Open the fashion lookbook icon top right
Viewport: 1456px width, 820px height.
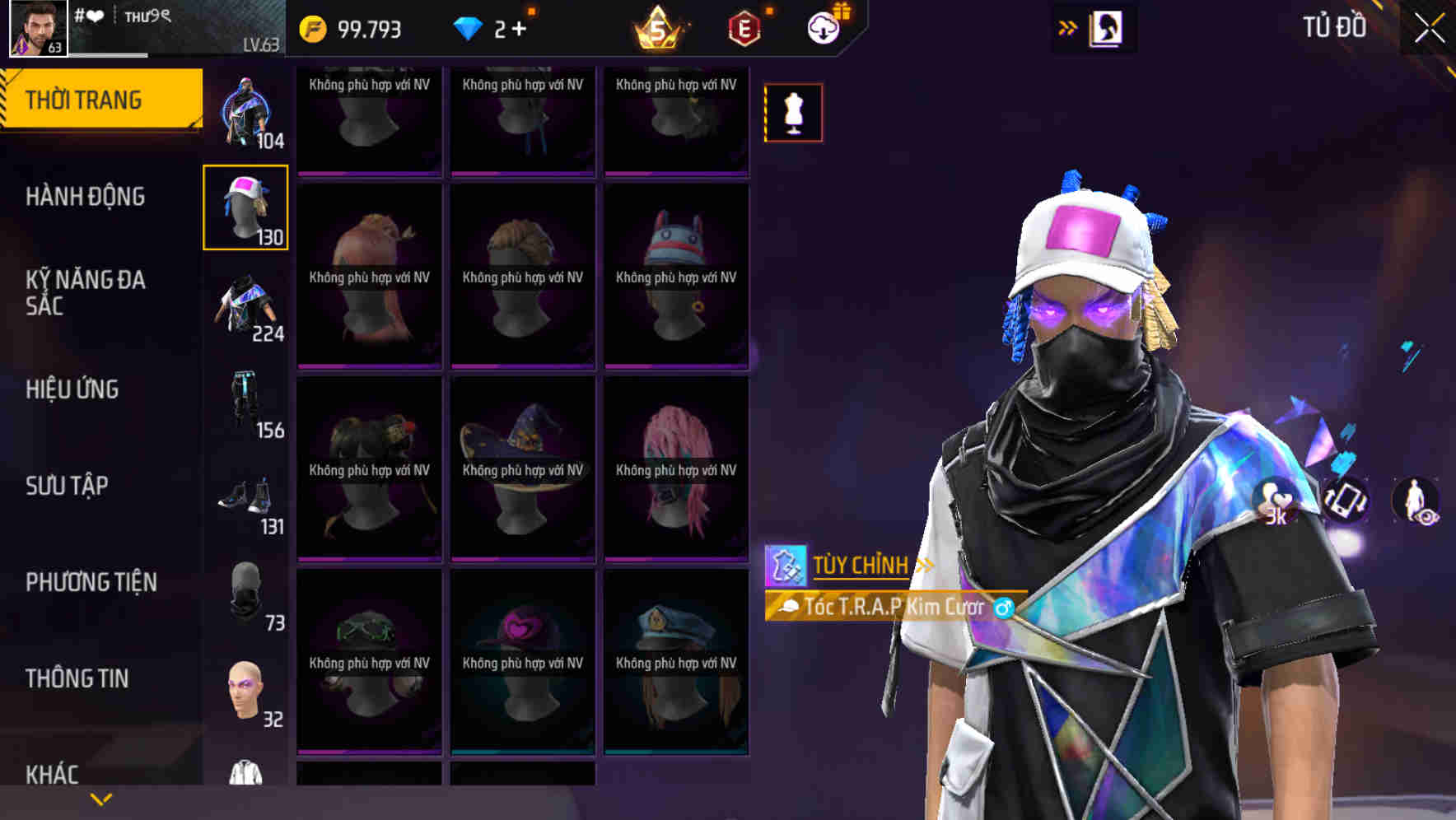point(1106,27)
